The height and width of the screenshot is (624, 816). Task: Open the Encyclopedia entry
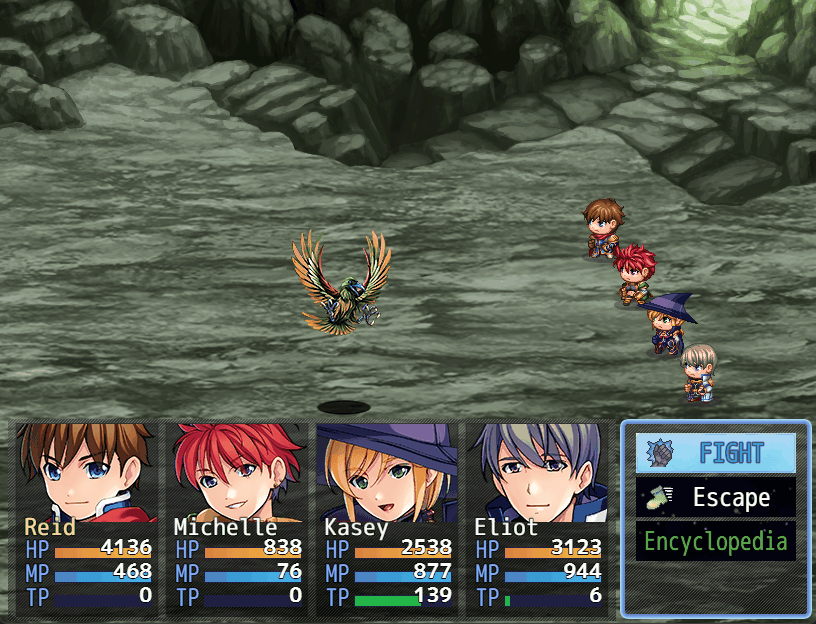click(x=716, y=542)
